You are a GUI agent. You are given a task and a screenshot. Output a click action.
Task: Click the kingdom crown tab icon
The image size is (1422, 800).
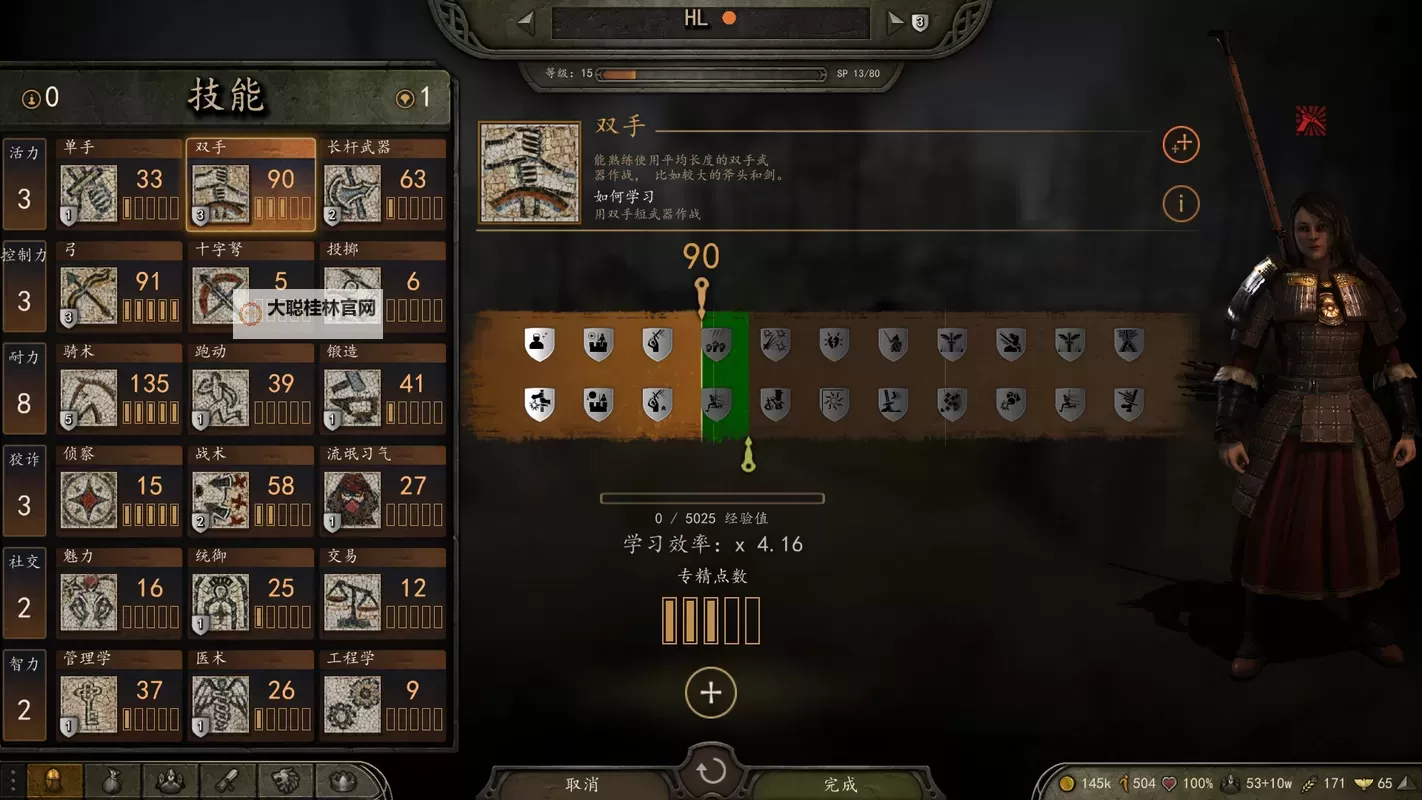click(x=341, y=783)
